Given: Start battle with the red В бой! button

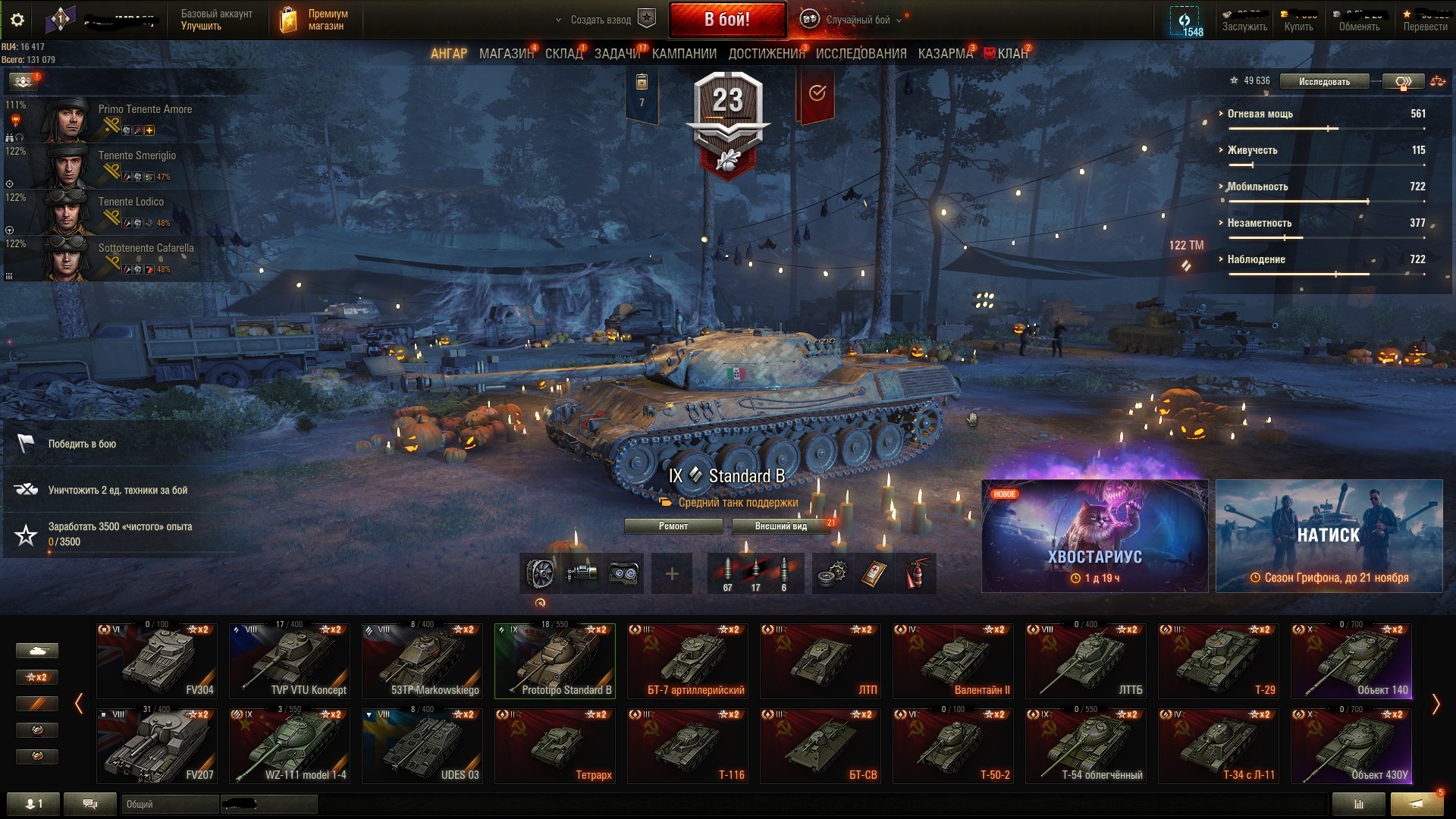Looking at the screenshot, I should [x=726, y=20].
